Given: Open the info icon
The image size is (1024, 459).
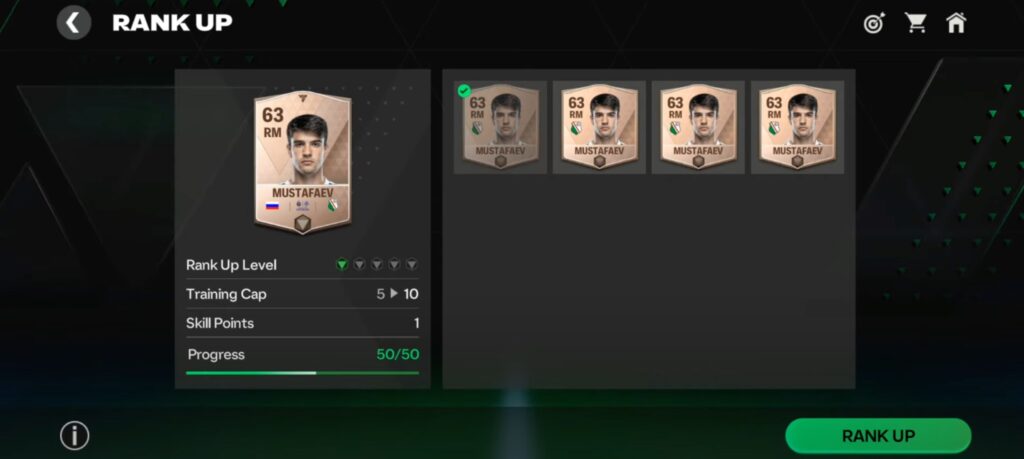Looking at the screenshot, I should (x=75, y=436).
